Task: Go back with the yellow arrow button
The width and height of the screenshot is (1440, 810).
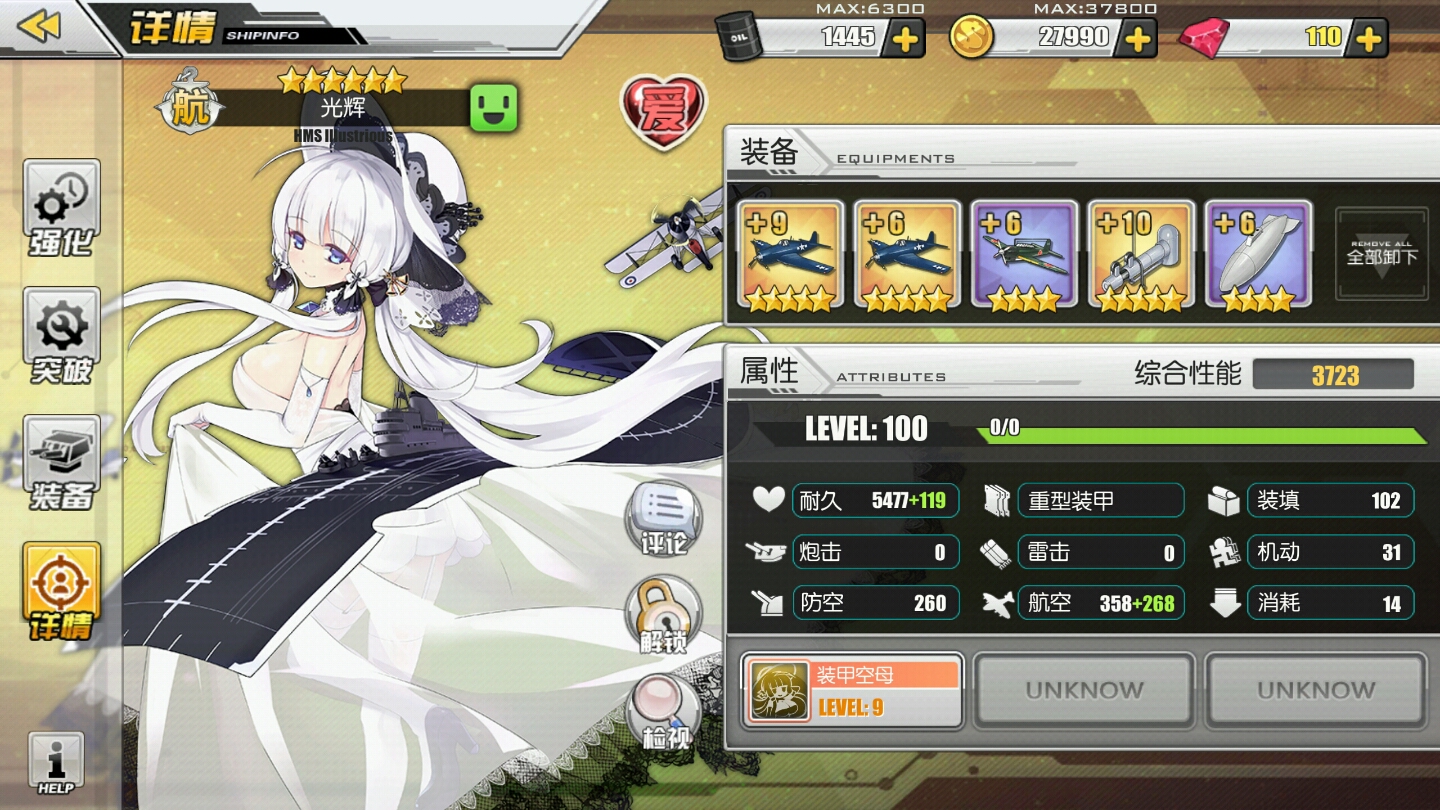Action: pyautogui.click(x=40, y=27)
